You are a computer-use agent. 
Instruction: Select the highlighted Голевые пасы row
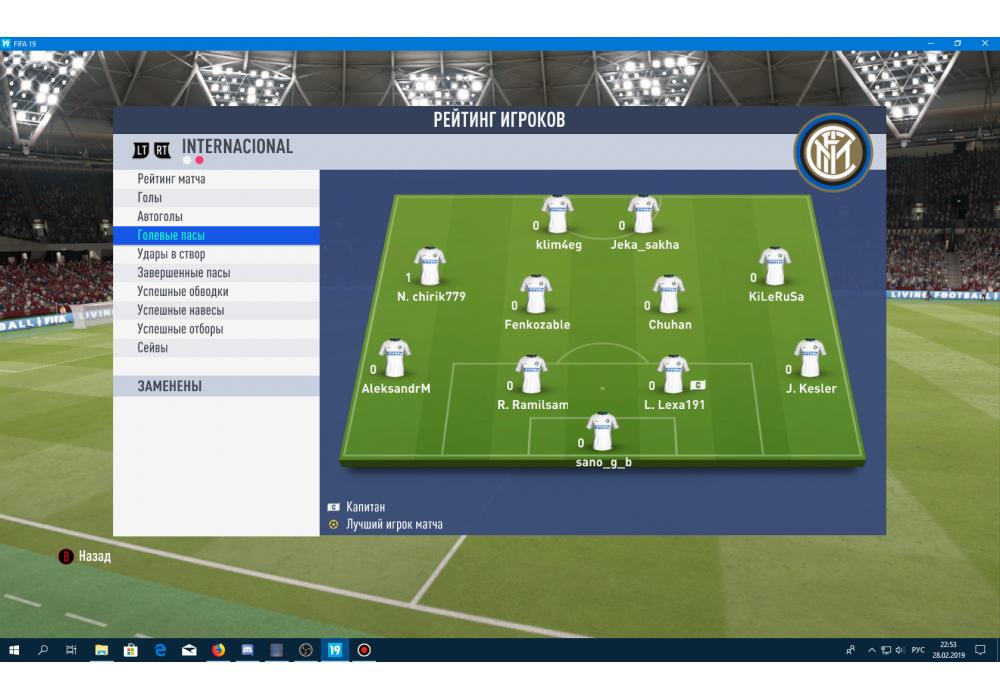coord(171,236)
